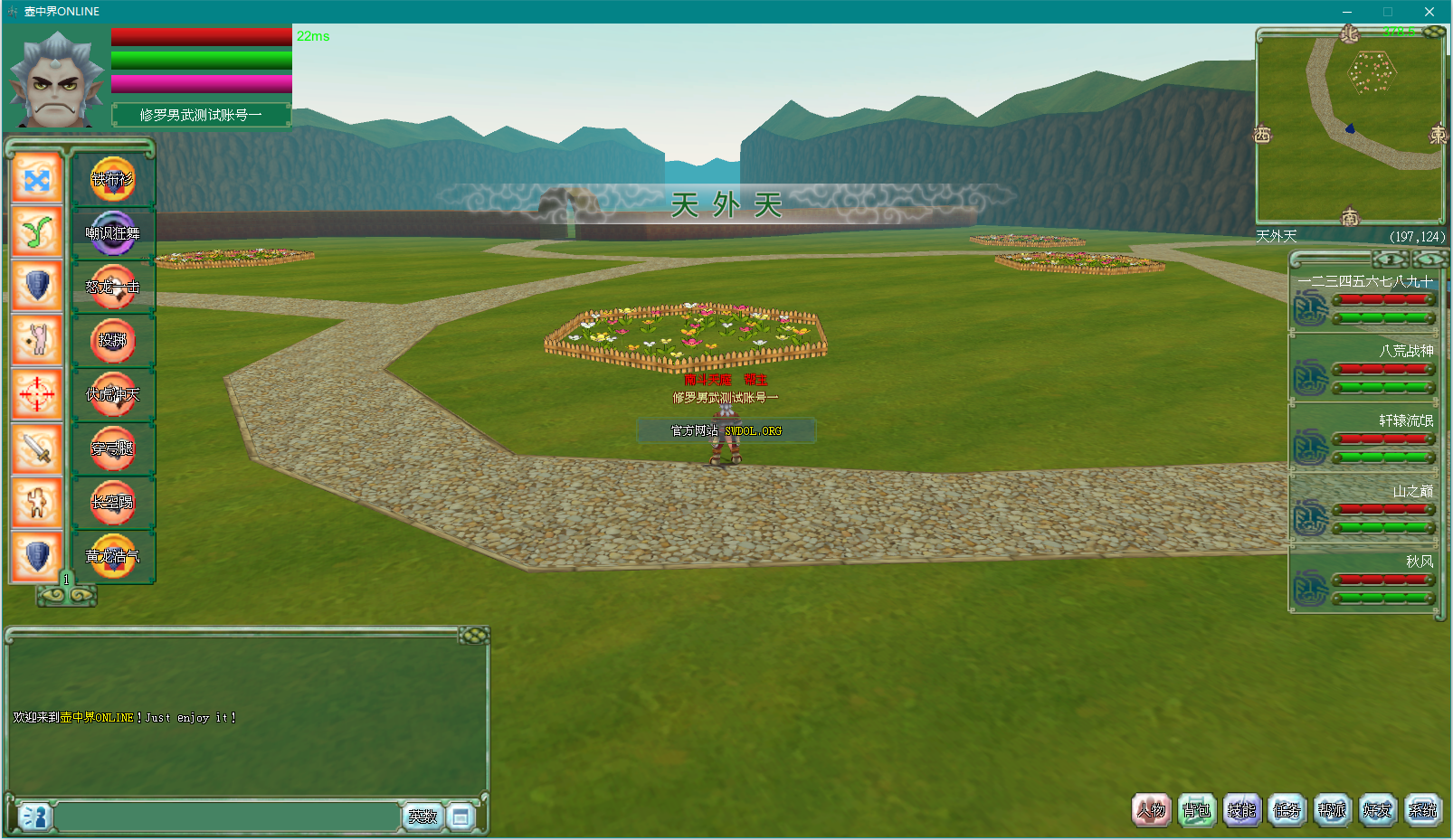
Task: Open the 系统 system menu
Action: [1422, 810]
